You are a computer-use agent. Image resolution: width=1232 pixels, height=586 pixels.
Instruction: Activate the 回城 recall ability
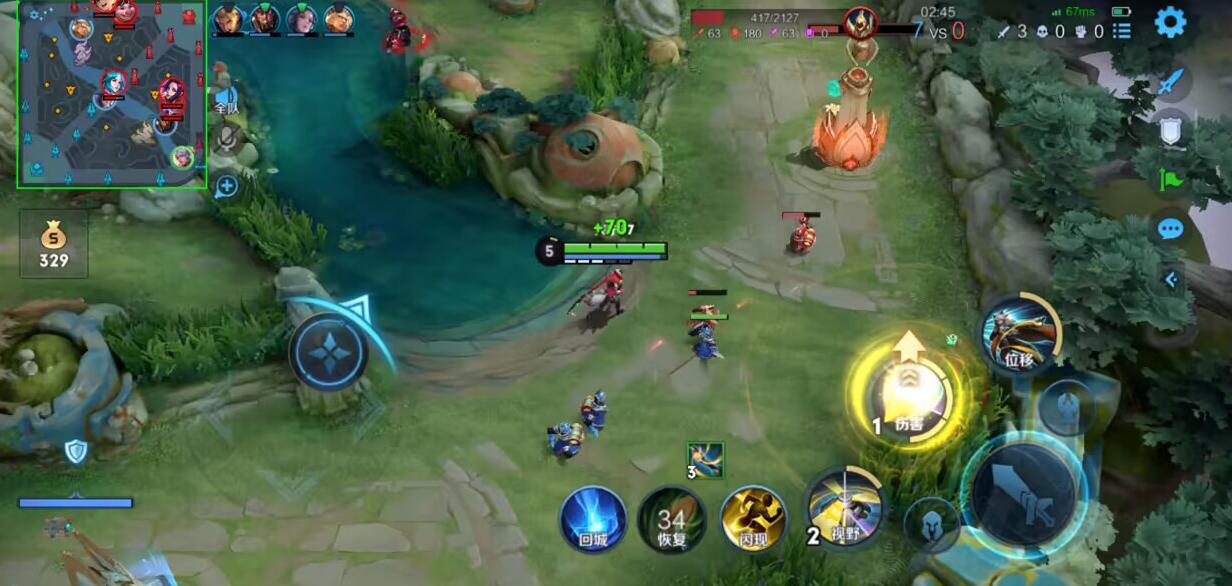click(x=593, y=519)
